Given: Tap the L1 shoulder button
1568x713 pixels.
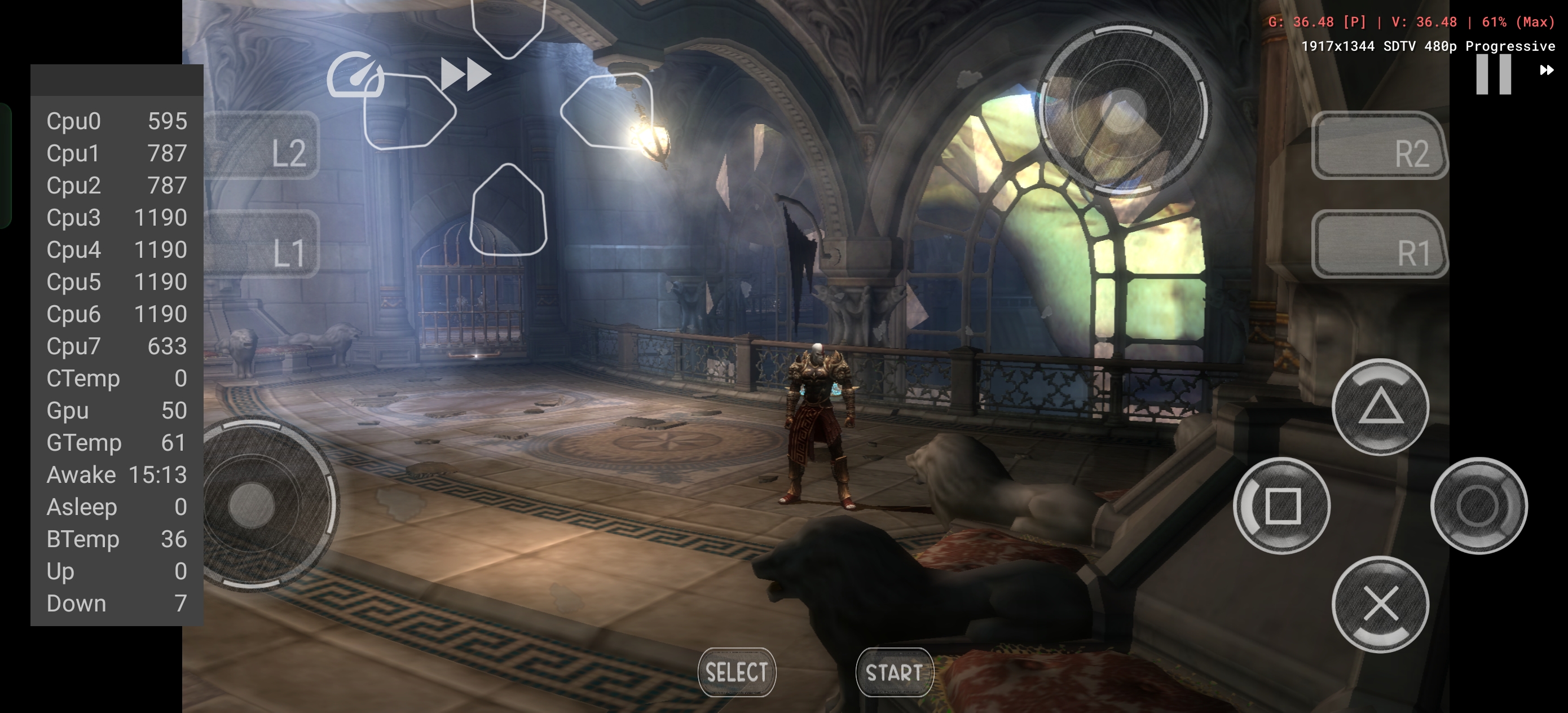Looking at the screenshot, I should click(x=262, y=245).
